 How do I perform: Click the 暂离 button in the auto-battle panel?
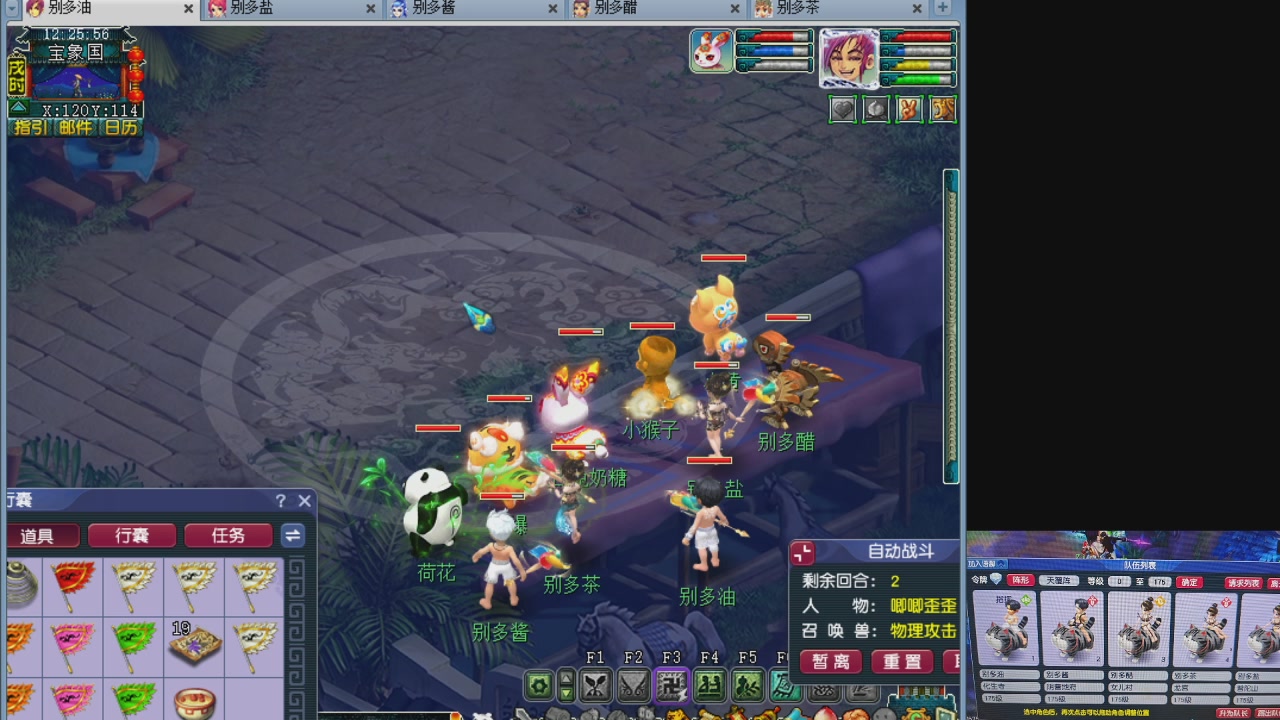[x=829, y=661]
